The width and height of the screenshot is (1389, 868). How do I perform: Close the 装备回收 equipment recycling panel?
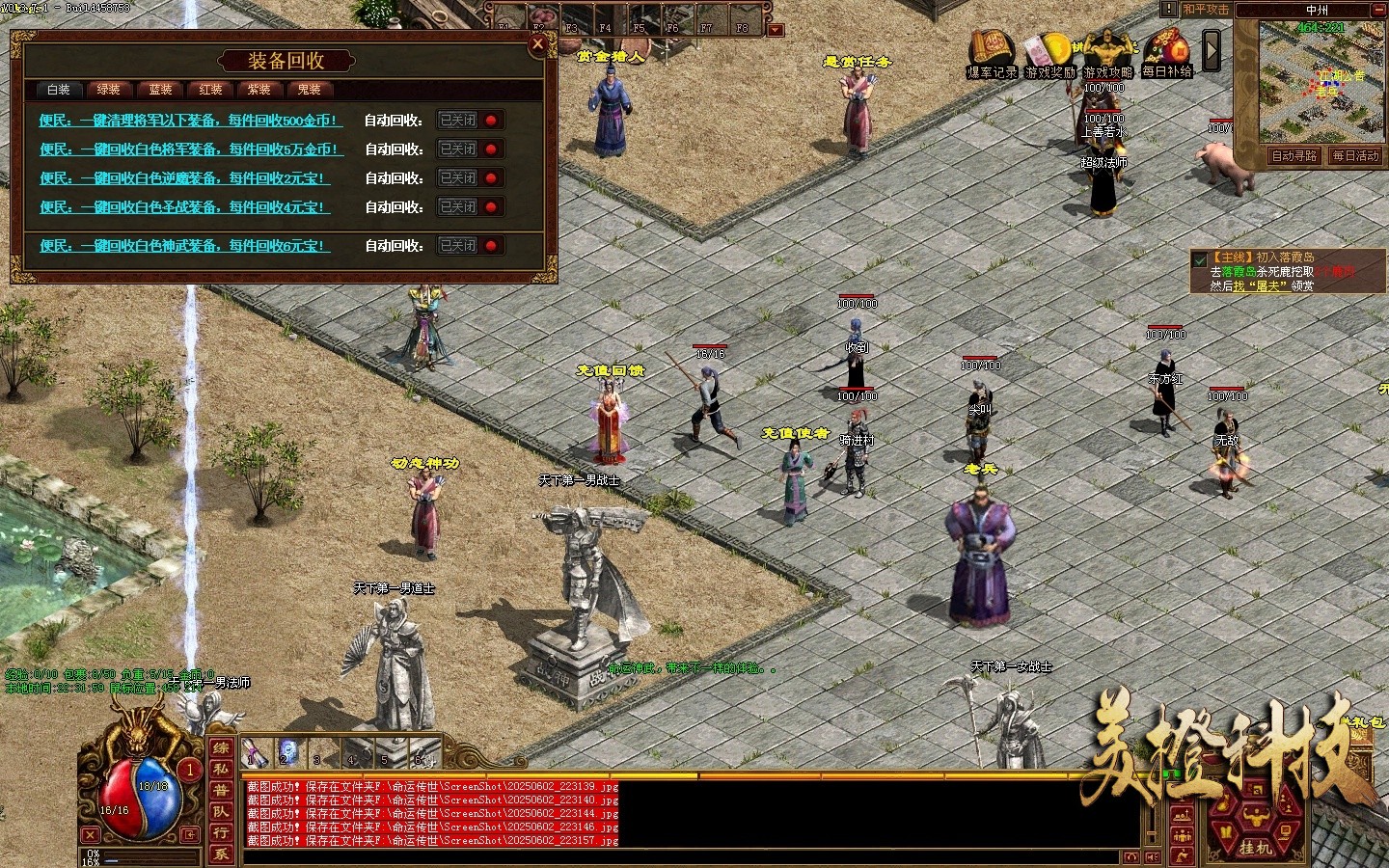point(538,43)
